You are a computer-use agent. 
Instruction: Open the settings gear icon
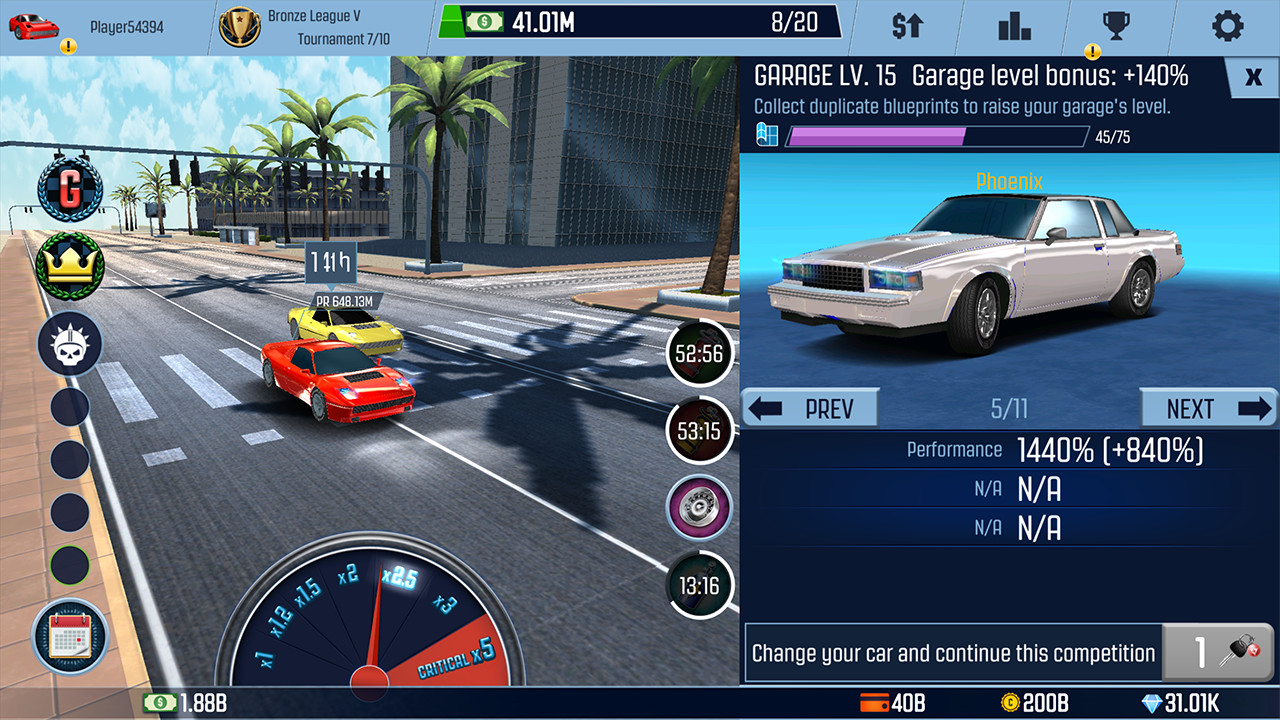(1228, 27)
